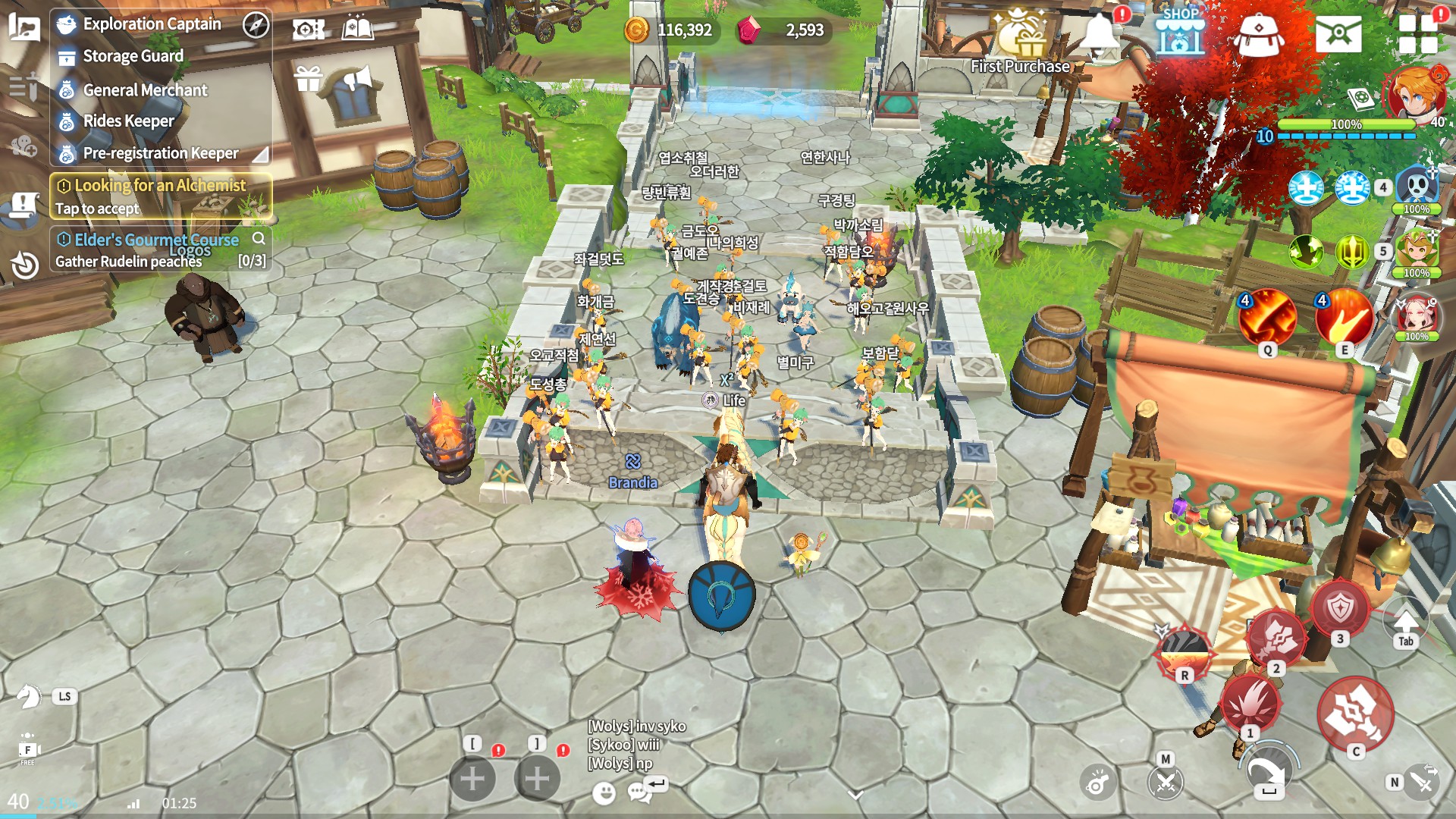Open the compass icon beside Exploration Captain
Screen dimensions: 1456x819
pyautogui.click(x=256, y=25)
